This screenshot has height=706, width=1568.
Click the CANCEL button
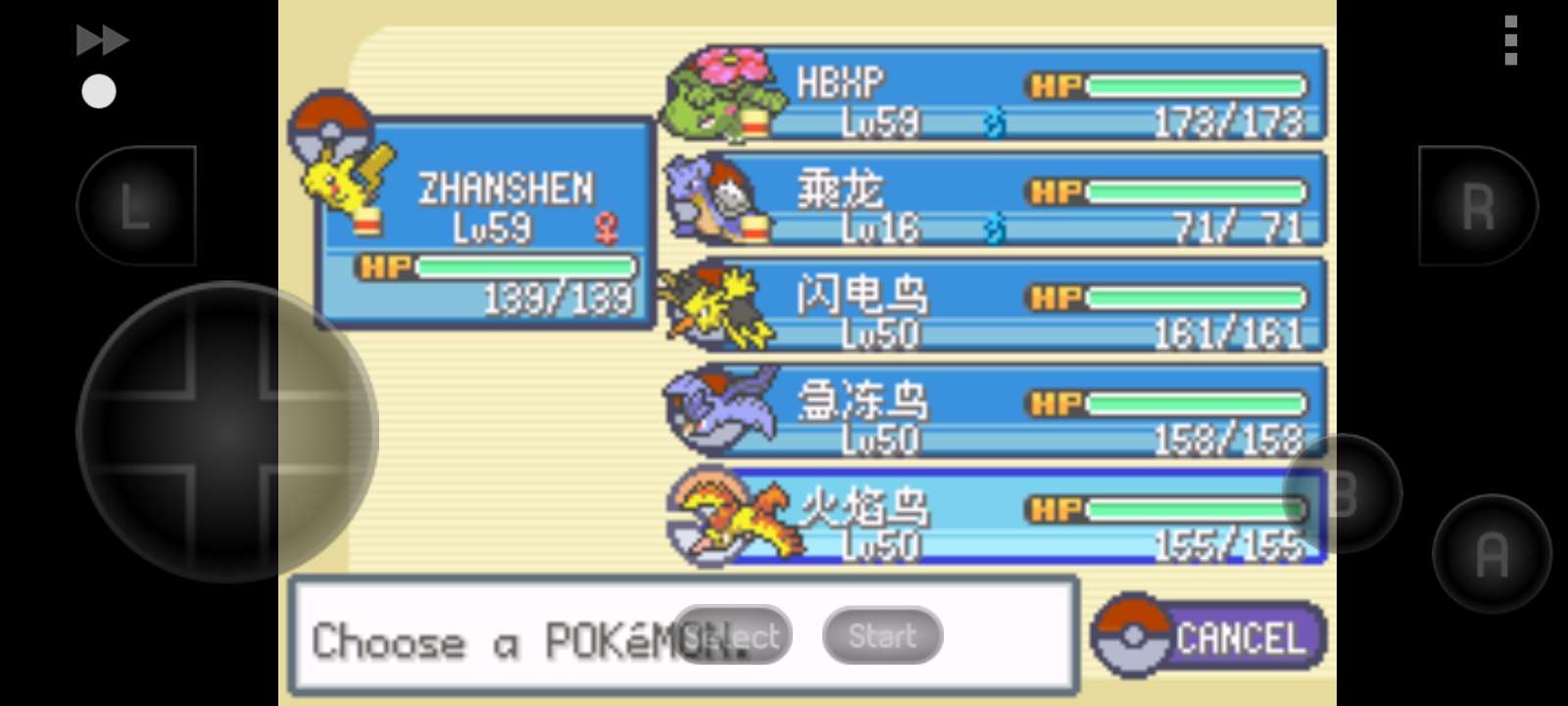[x=1211, y=637]
